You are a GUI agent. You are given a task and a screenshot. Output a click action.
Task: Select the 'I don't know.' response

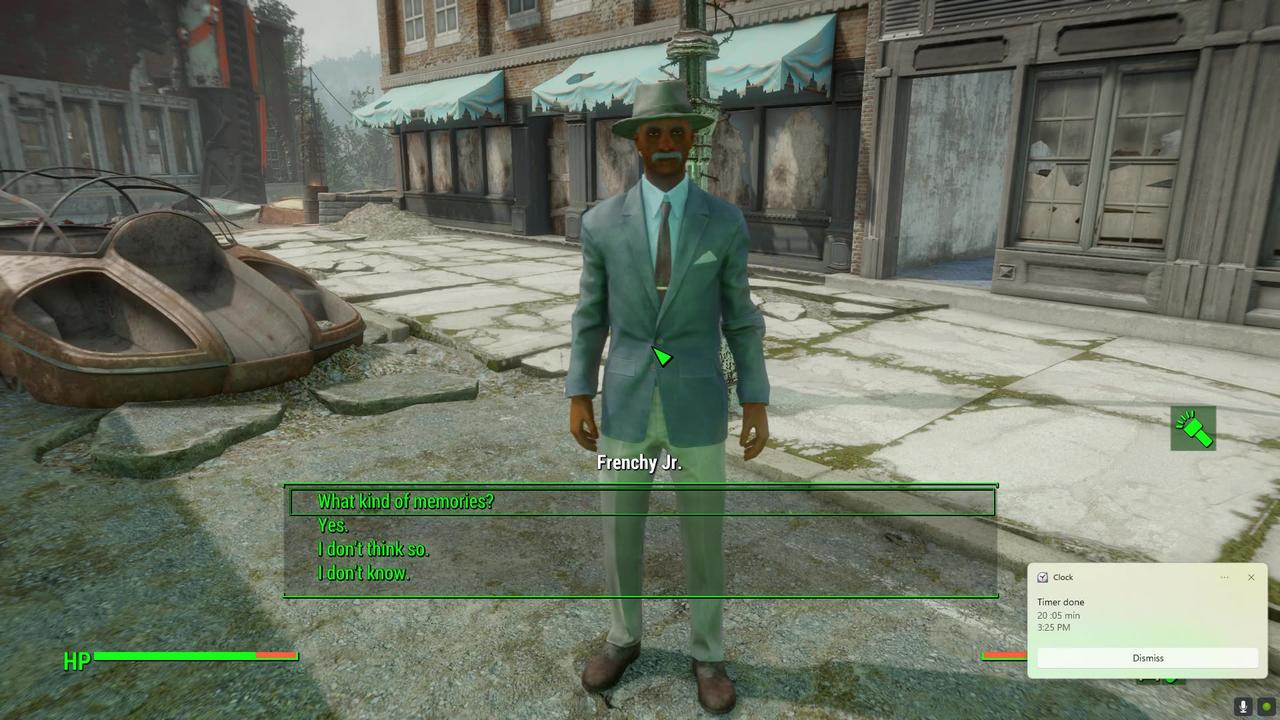pyautogui.click(x=364, y=573)
